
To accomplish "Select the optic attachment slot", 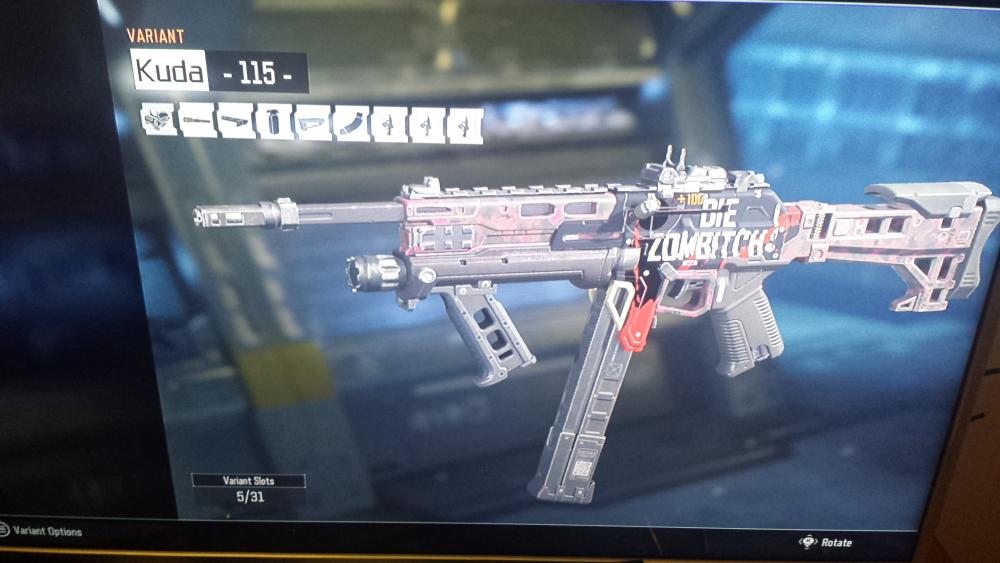I will click(159, 120).
